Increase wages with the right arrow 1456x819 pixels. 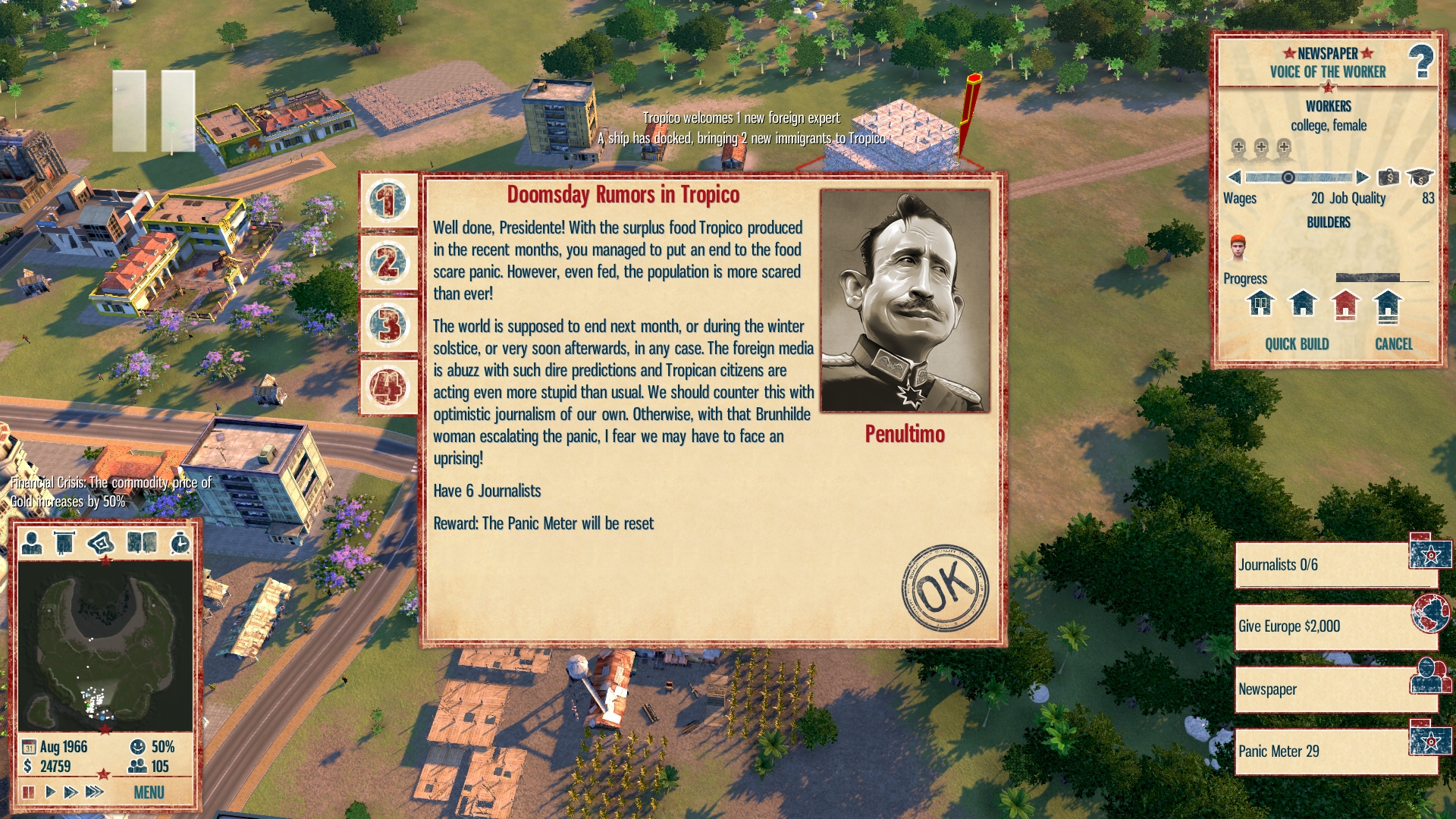tap(1363, 177)
